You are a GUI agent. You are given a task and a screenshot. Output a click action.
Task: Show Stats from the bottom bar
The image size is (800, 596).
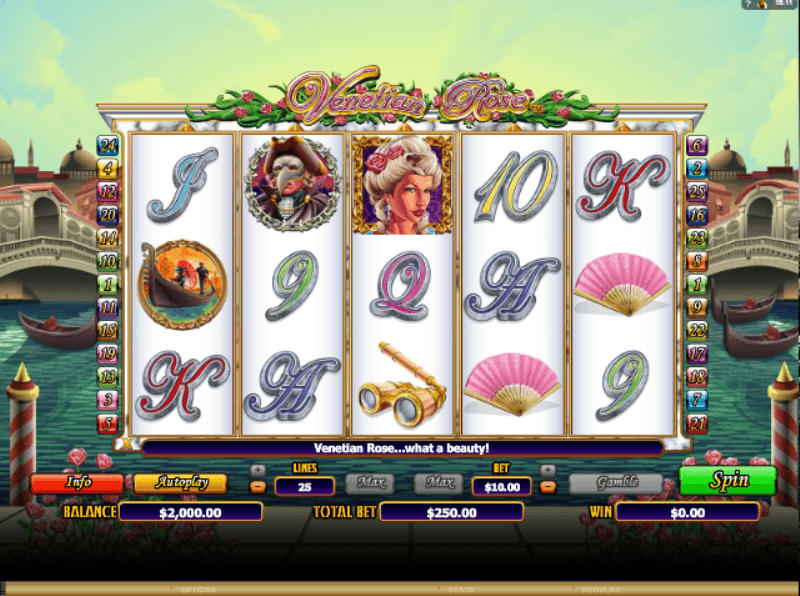coord(460,590)
